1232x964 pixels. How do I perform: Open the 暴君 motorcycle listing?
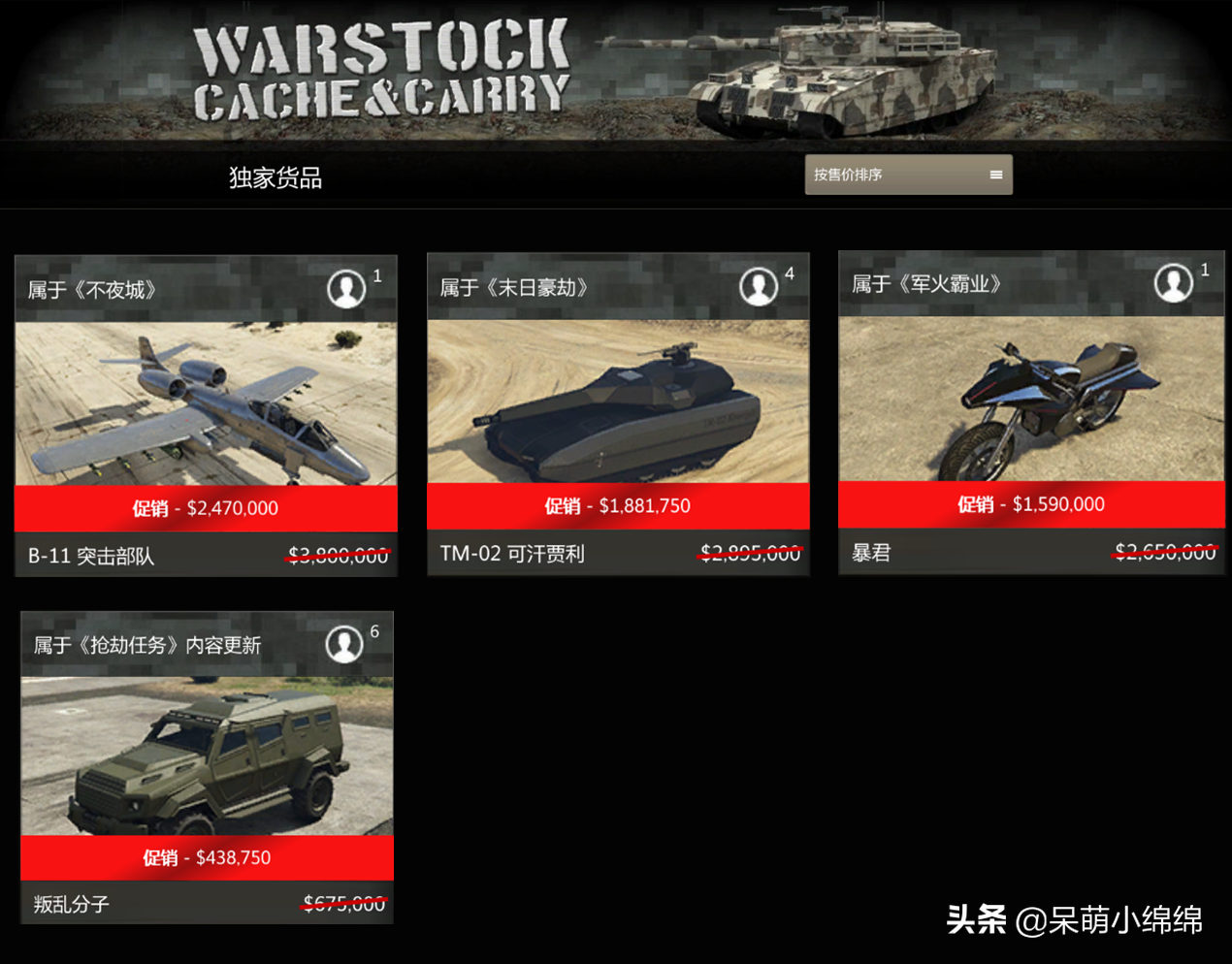click(x=1031, y=399)
